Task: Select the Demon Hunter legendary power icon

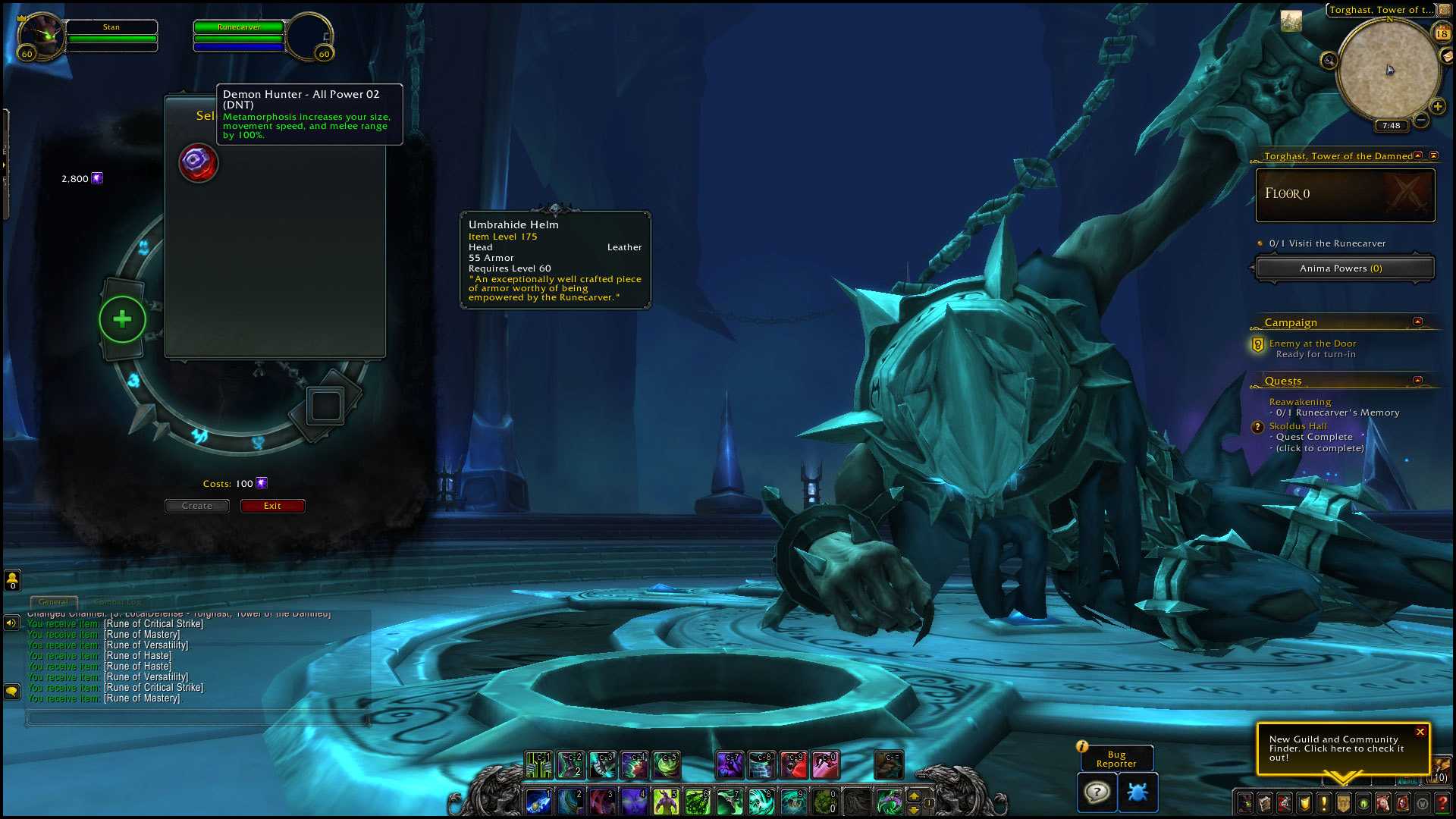Action: pos(198,162)
